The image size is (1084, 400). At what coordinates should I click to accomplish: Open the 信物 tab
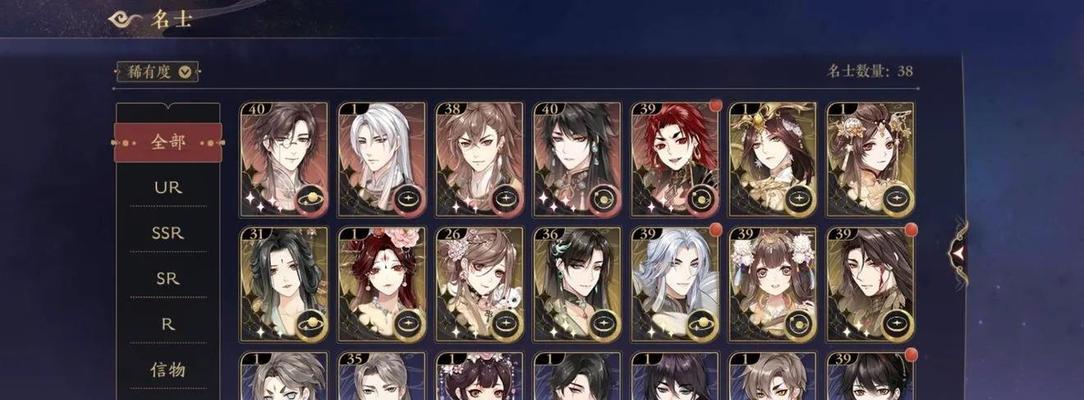pyautogui.click(x=168, y=370)
